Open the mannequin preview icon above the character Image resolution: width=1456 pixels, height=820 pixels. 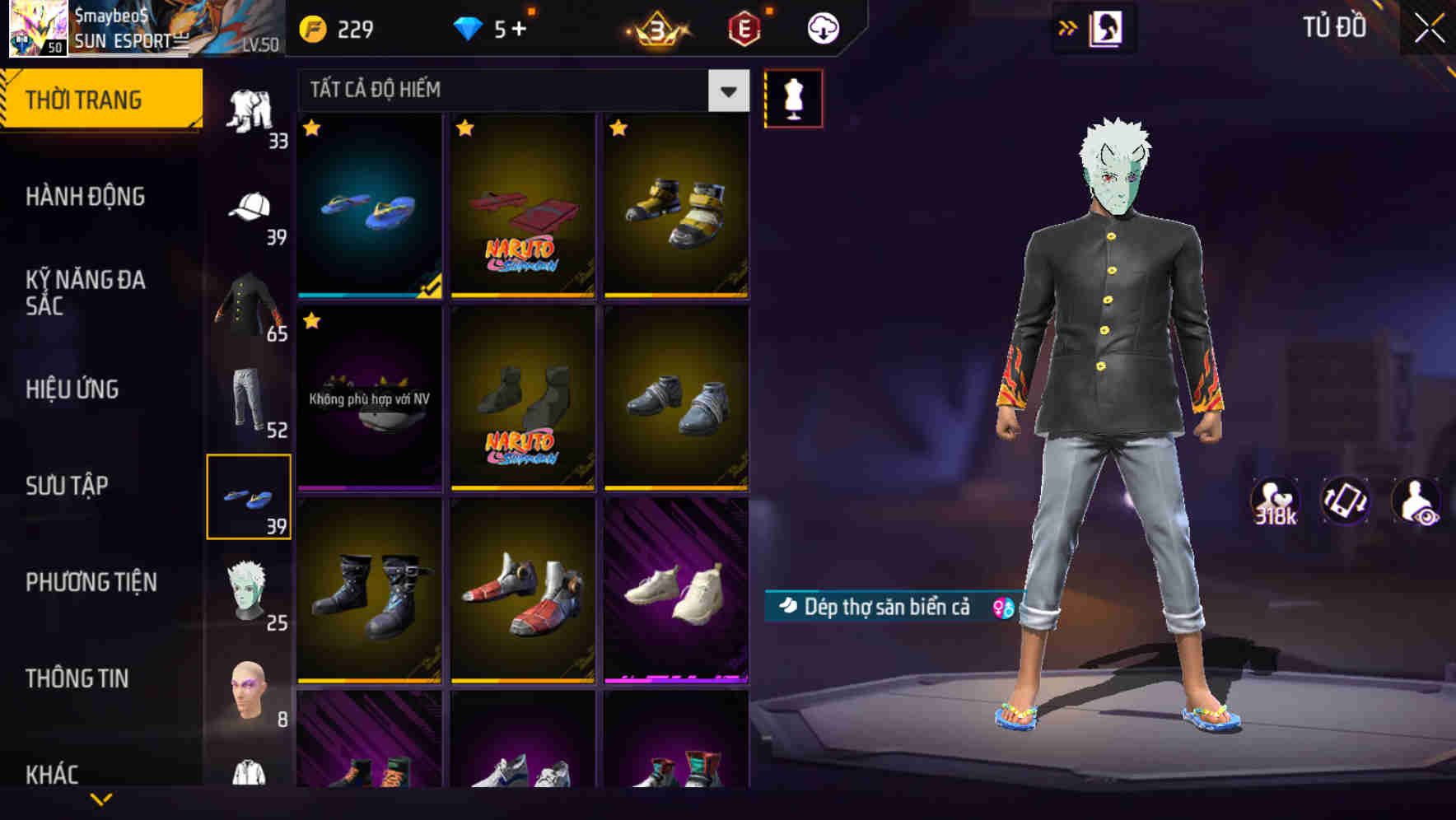tap(793, 97)
